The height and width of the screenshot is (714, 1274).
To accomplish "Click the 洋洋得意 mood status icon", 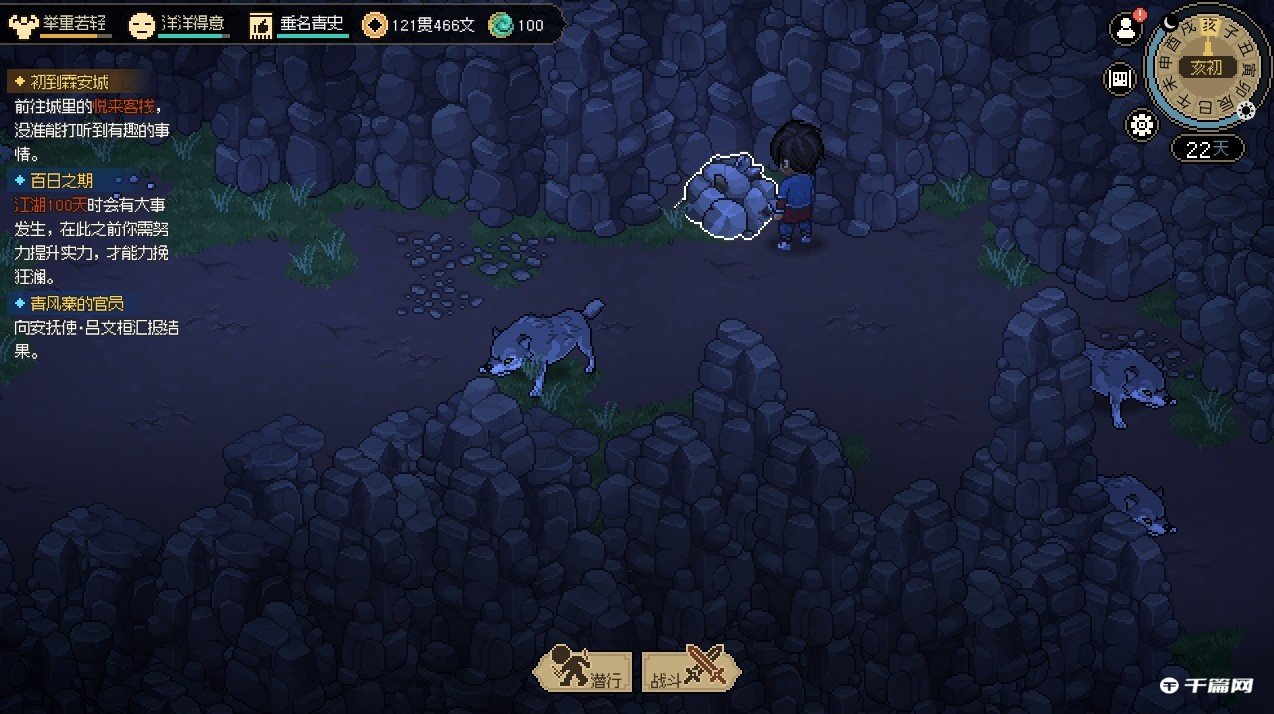I will (x=142, y=24).
